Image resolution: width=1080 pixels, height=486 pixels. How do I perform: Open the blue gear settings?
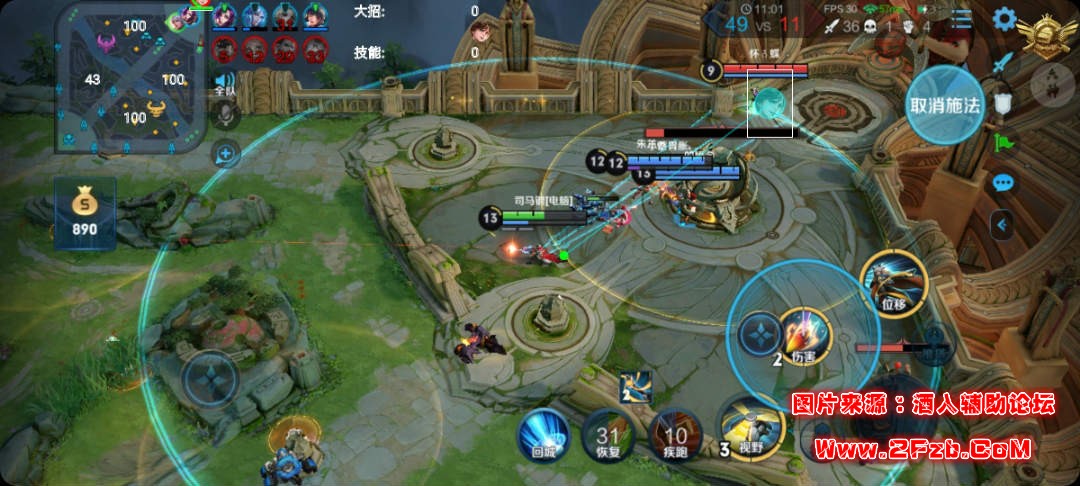1003,19
